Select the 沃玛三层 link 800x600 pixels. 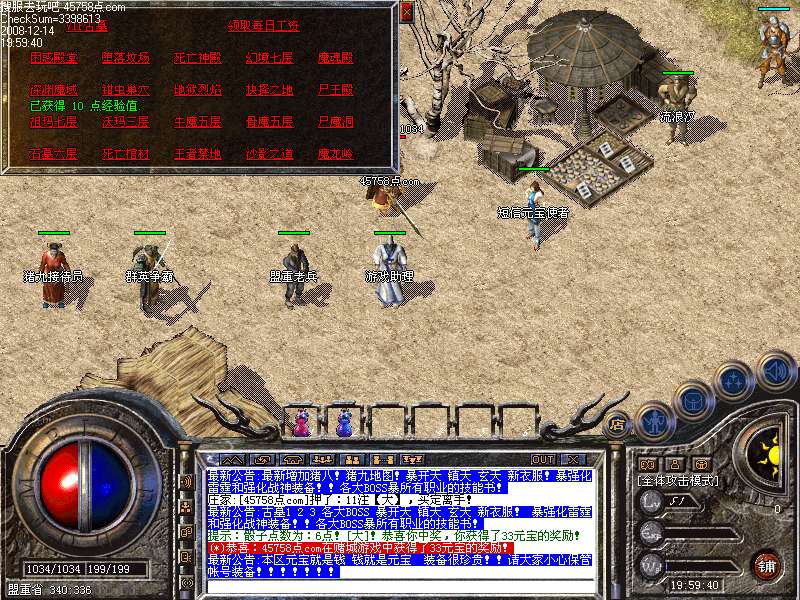(x=125, y=122)
